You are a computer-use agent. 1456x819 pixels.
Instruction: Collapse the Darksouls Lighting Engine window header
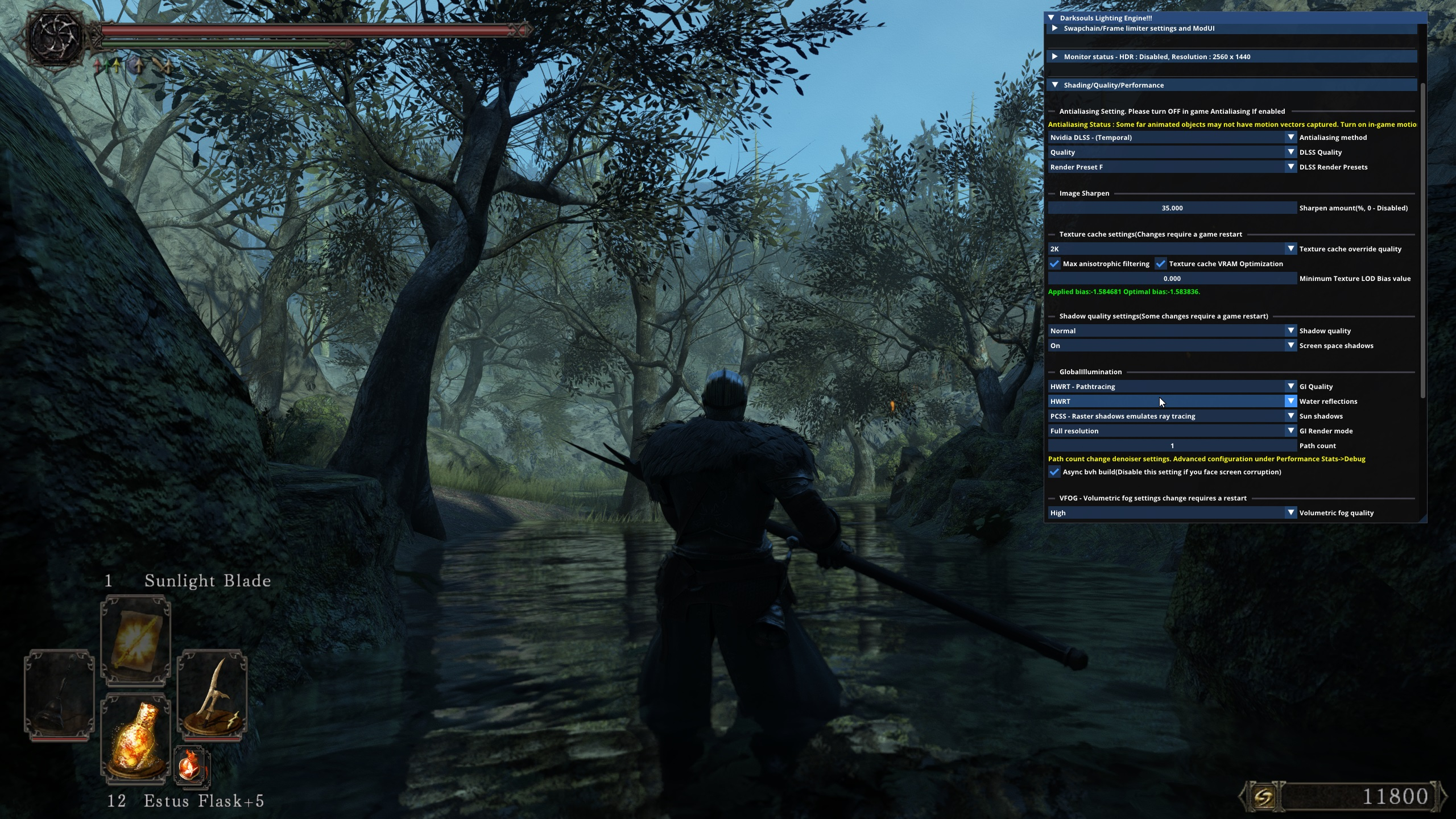(1051, 18)
